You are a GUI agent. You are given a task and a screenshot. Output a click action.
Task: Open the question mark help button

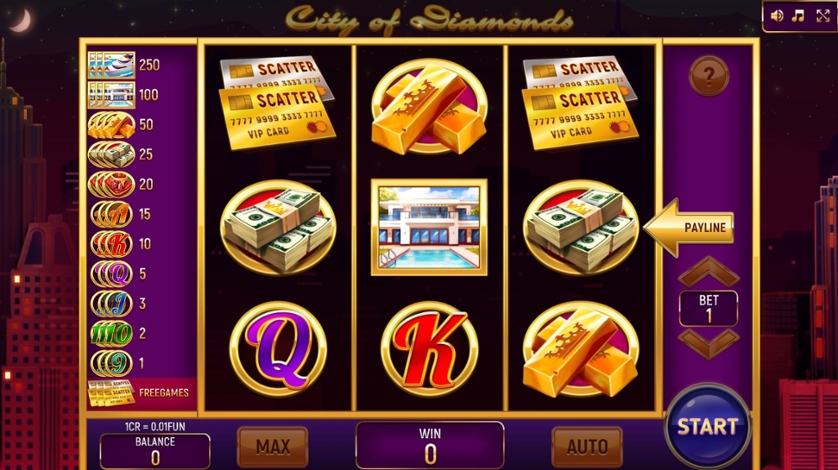click(x=709, y=76)
